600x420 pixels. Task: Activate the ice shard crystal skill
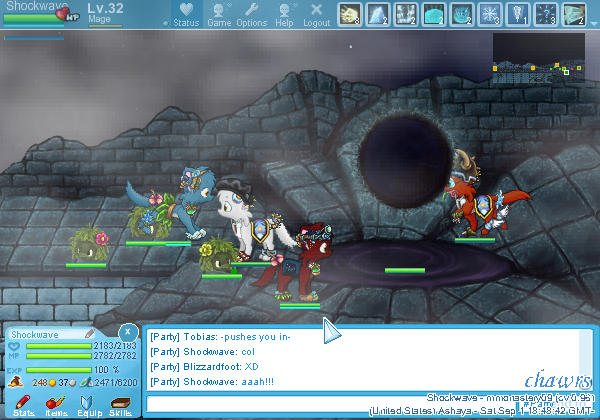(379, 13)
